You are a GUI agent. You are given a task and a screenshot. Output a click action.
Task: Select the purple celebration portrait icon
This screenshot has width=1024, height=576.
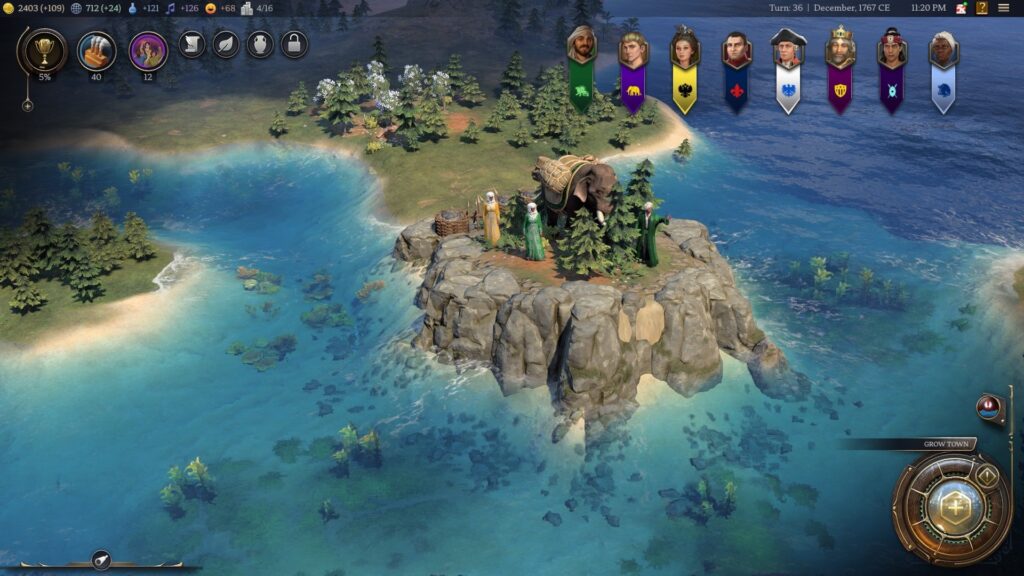coord(148,50)
